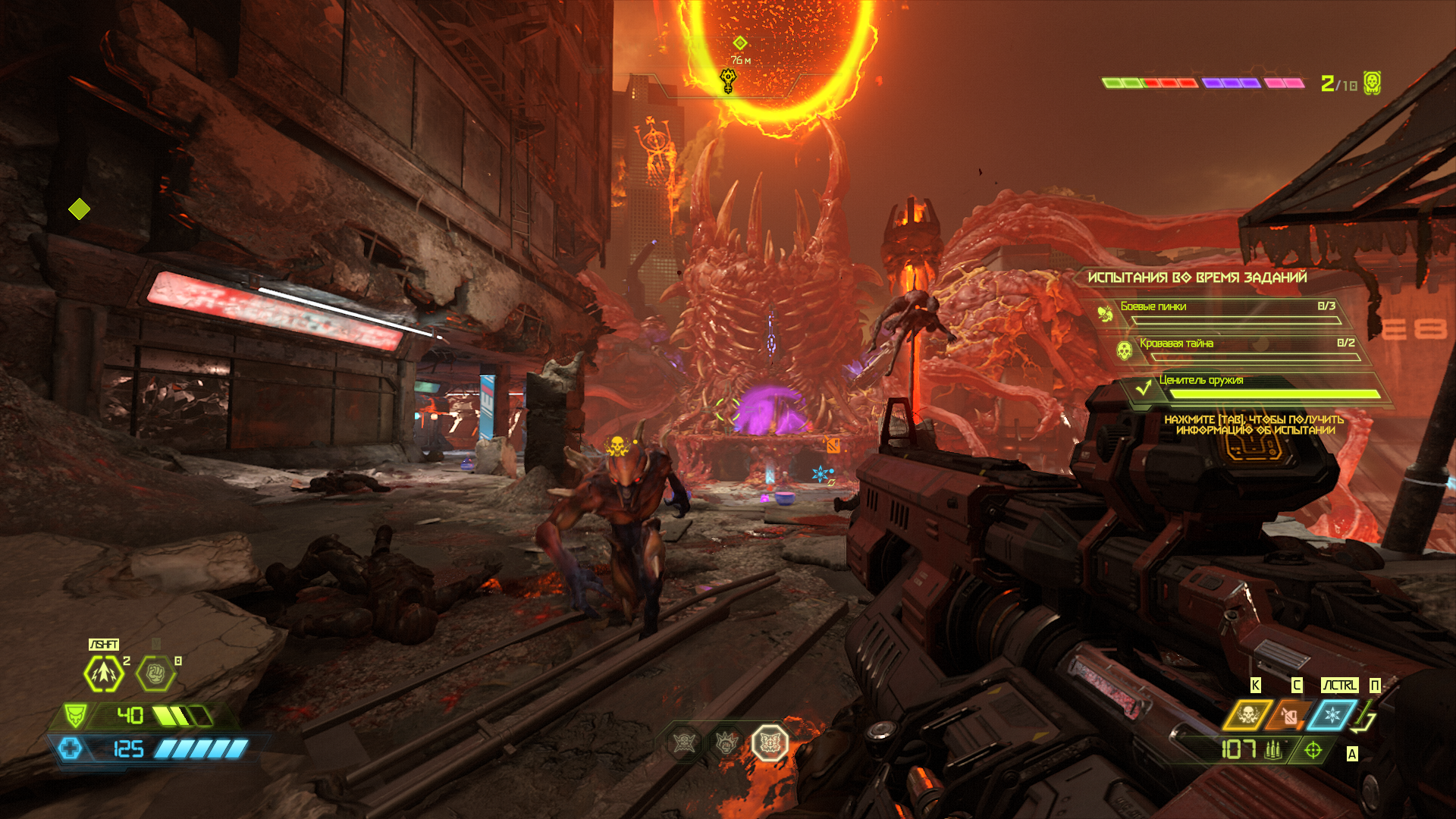Viewport: 1456px width, 819px height.
Task: Use the yellow flaming skull equipment icon
Action: click(x=1247, y=715)
